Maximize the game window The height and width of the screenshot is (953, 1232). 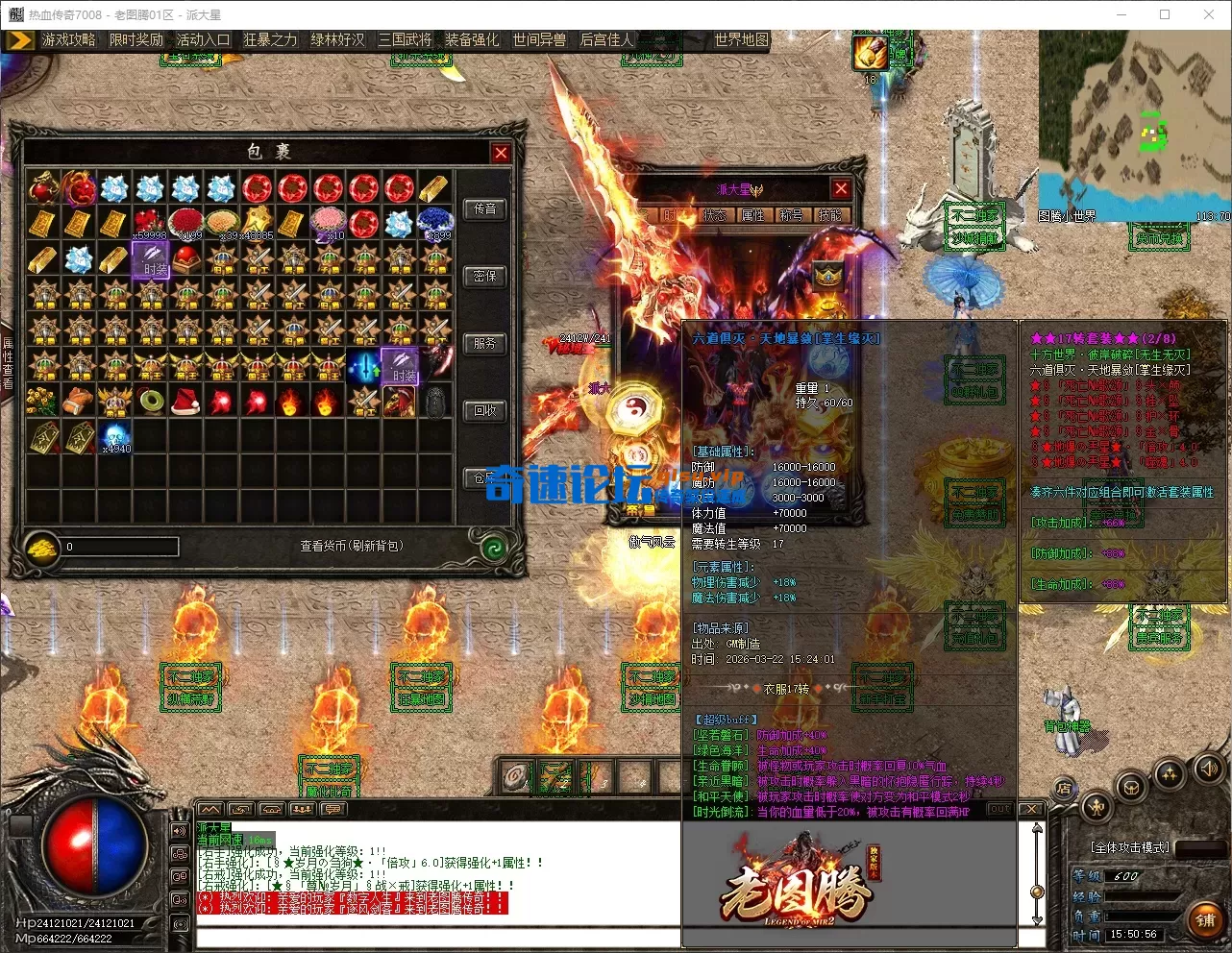click(x=1165, y=14)
